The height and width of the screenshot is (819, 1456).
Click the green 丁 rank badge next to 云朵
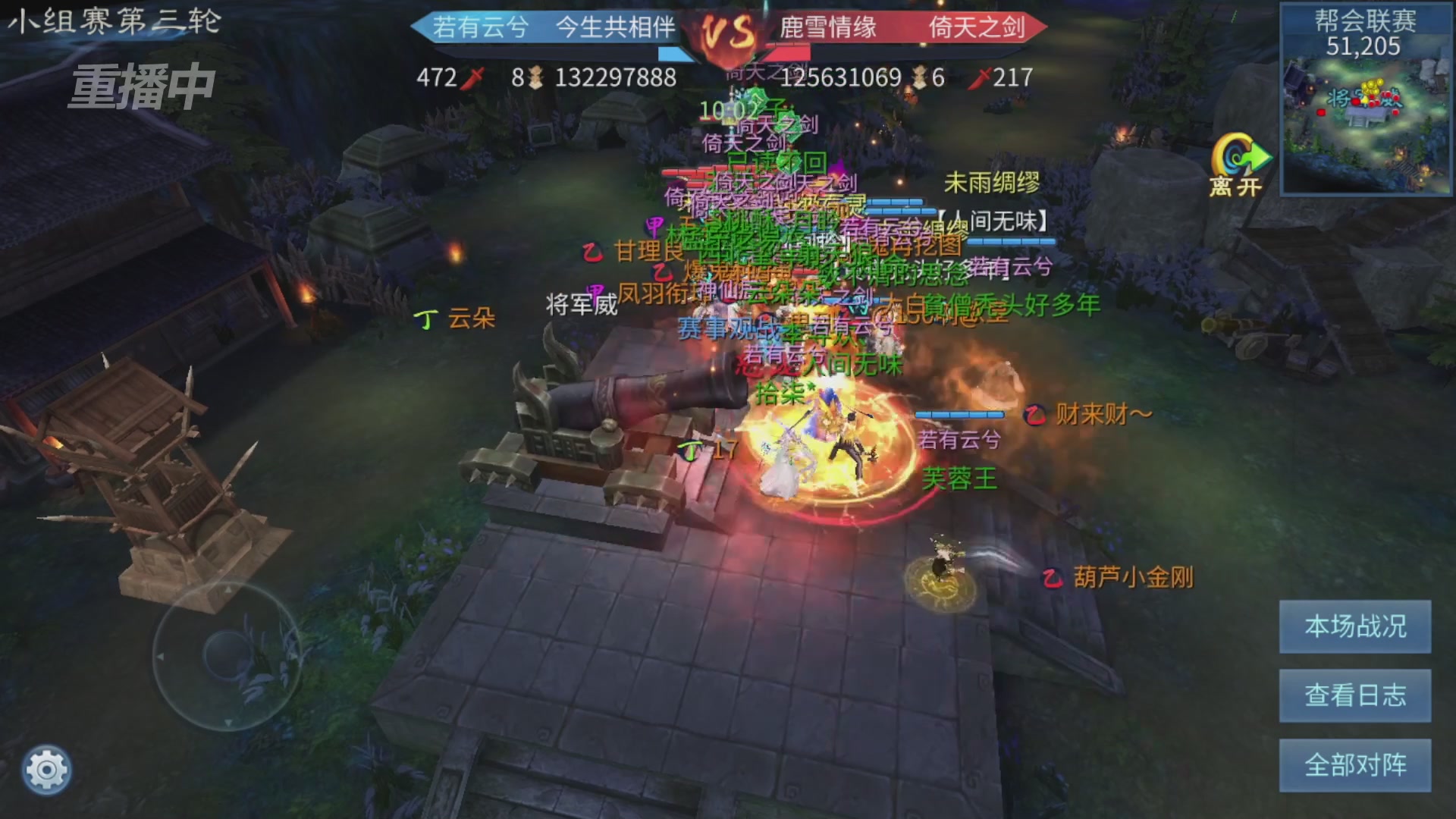point(425,321)
